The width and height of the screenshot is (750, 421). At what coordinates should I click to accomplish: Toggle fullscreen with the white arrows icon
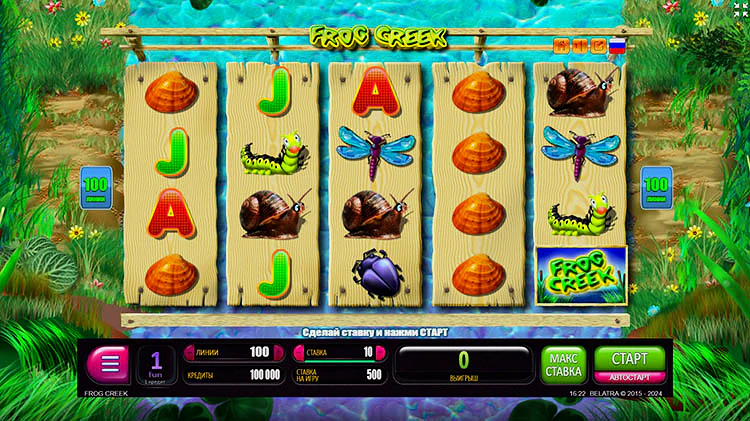pyautogui.click(x=729, y=17)
